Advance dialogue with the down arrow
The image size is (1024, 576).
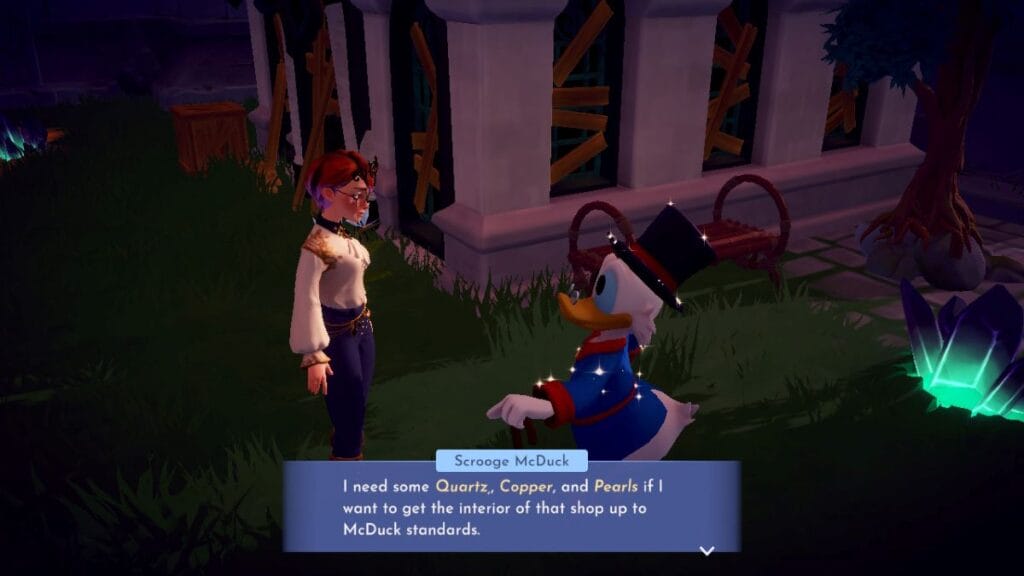707,550
